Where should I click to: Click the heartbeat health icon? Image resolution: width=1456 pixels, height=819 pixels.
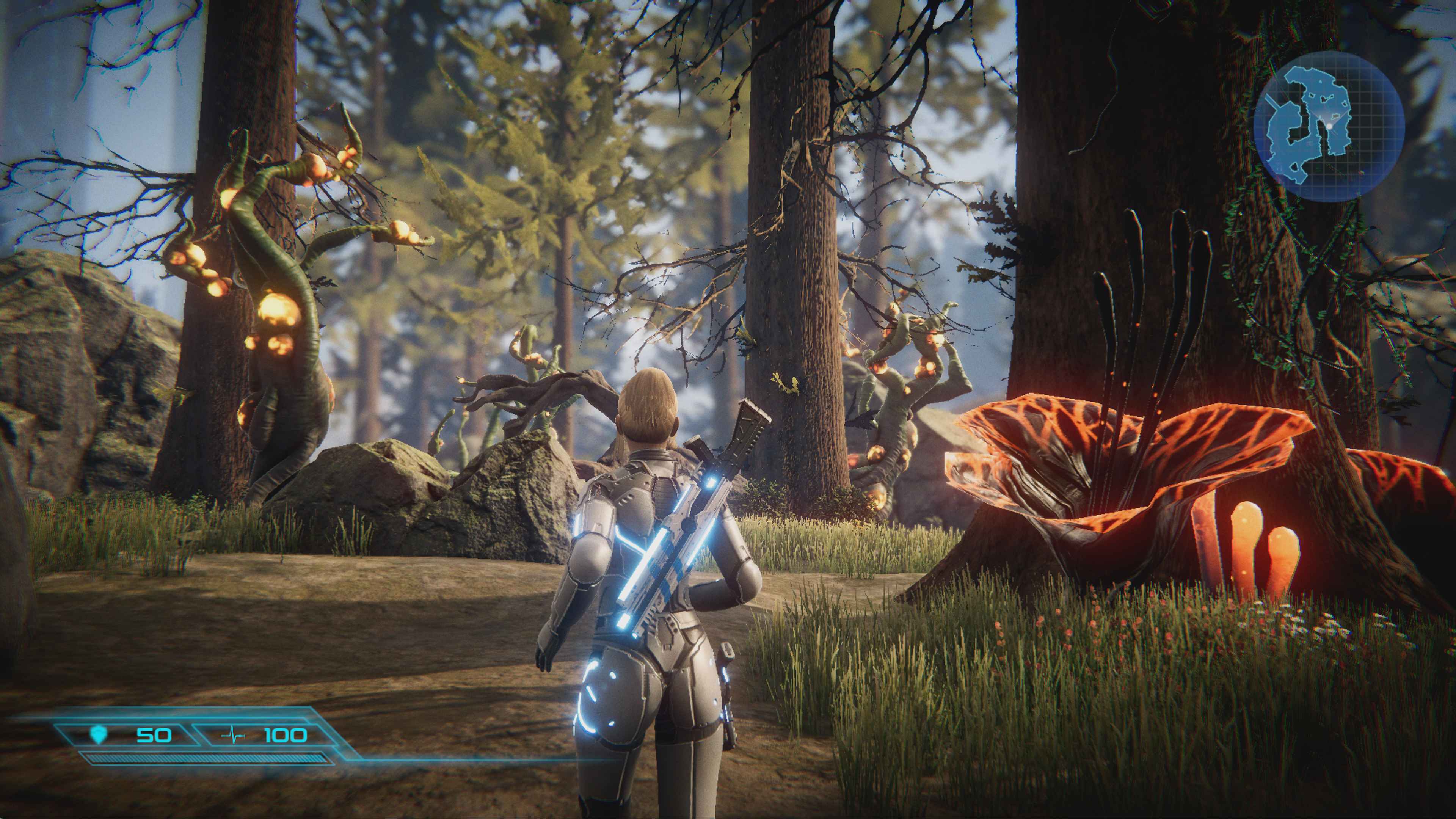tap(233, 736)
